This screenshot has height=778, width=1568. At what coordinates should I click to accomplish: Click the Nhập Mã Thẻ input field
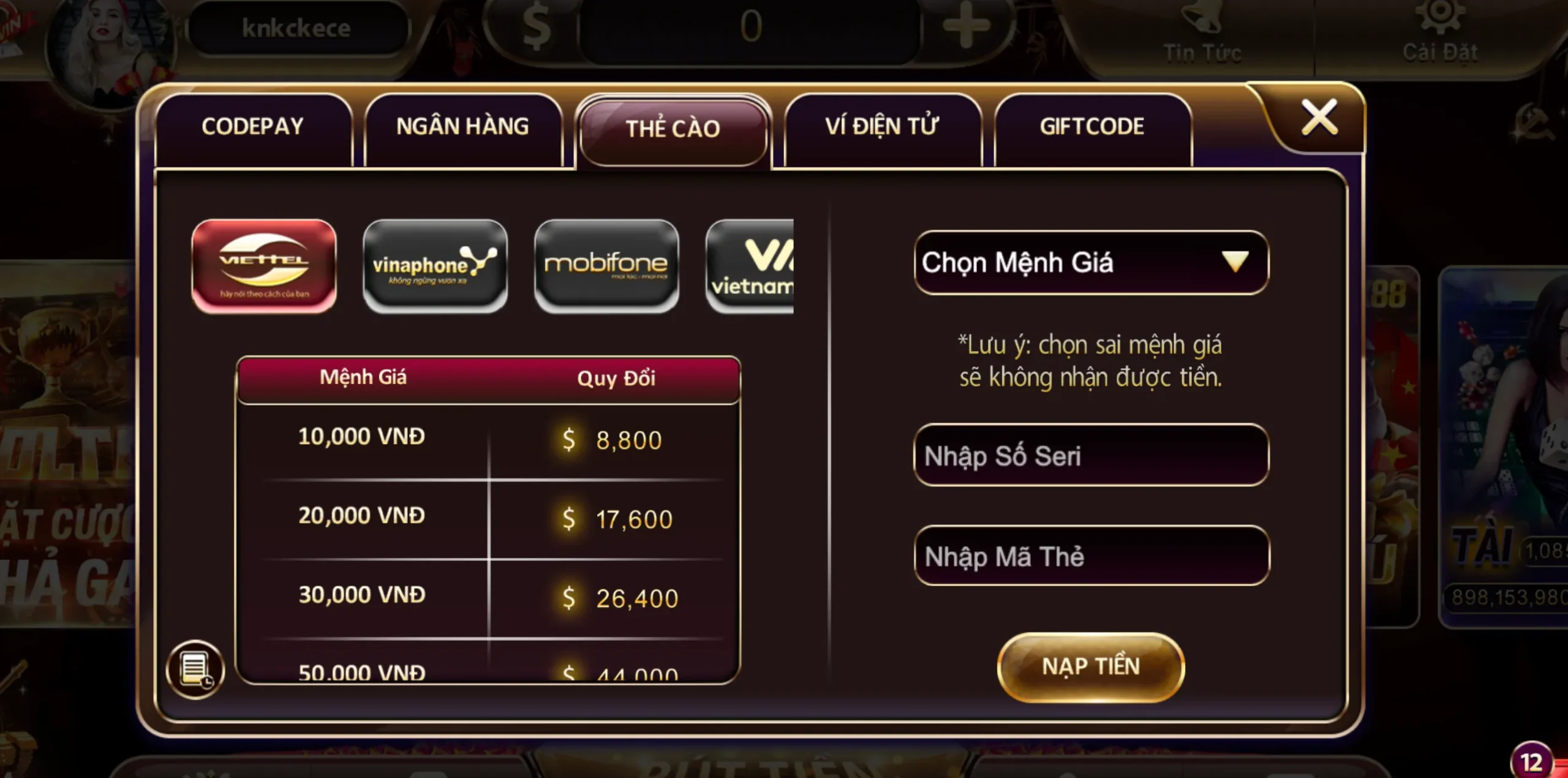[x=1090, y=556]
